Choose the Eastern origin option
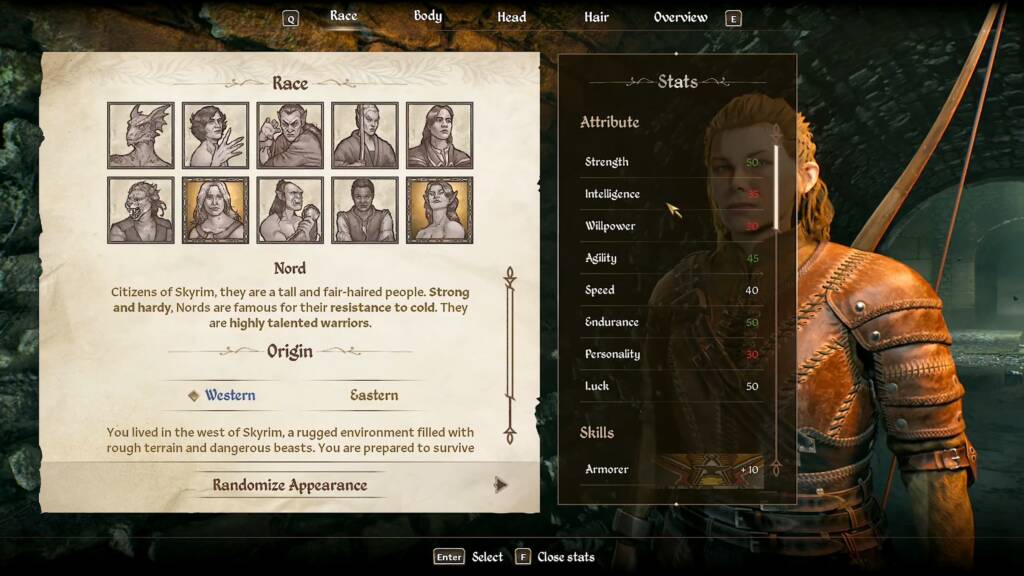1024x576 pixels. tap(374, 395)
